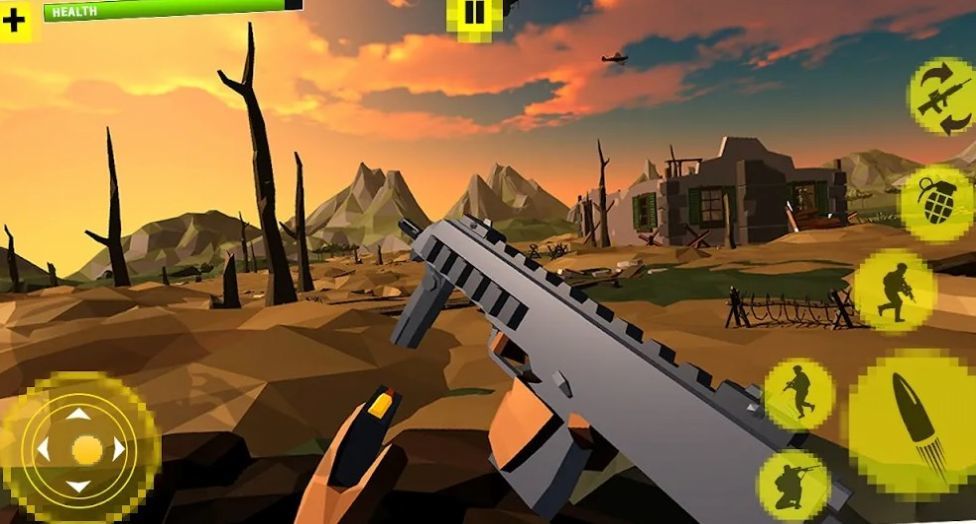Switch weapons with the rifle swap icon
This screenshot has height=524, width=976.
[941, 96]
